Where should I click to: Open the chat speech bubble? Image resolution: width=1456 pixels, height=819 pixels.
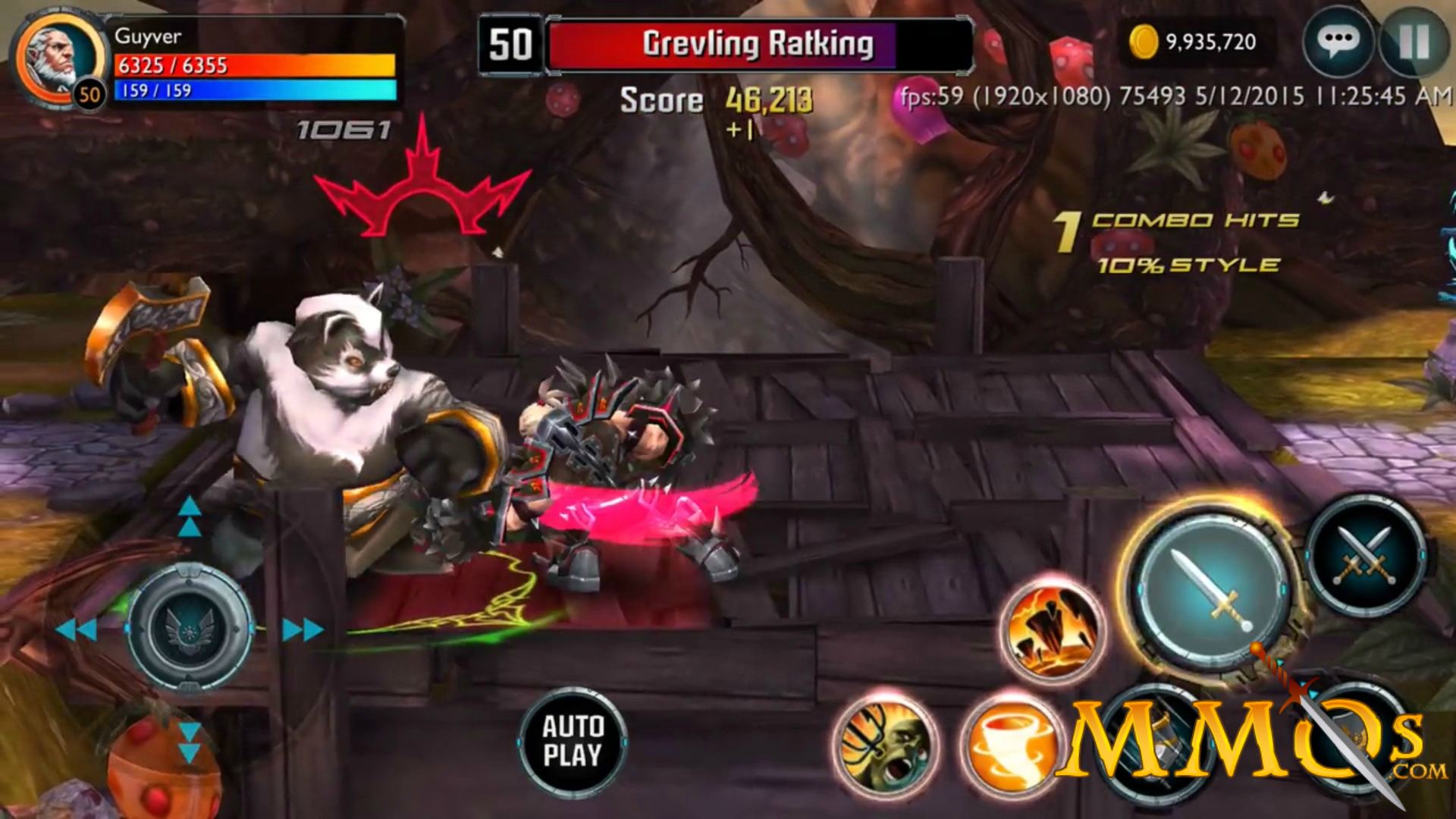pyautogui.click(x=1338, y=41)
